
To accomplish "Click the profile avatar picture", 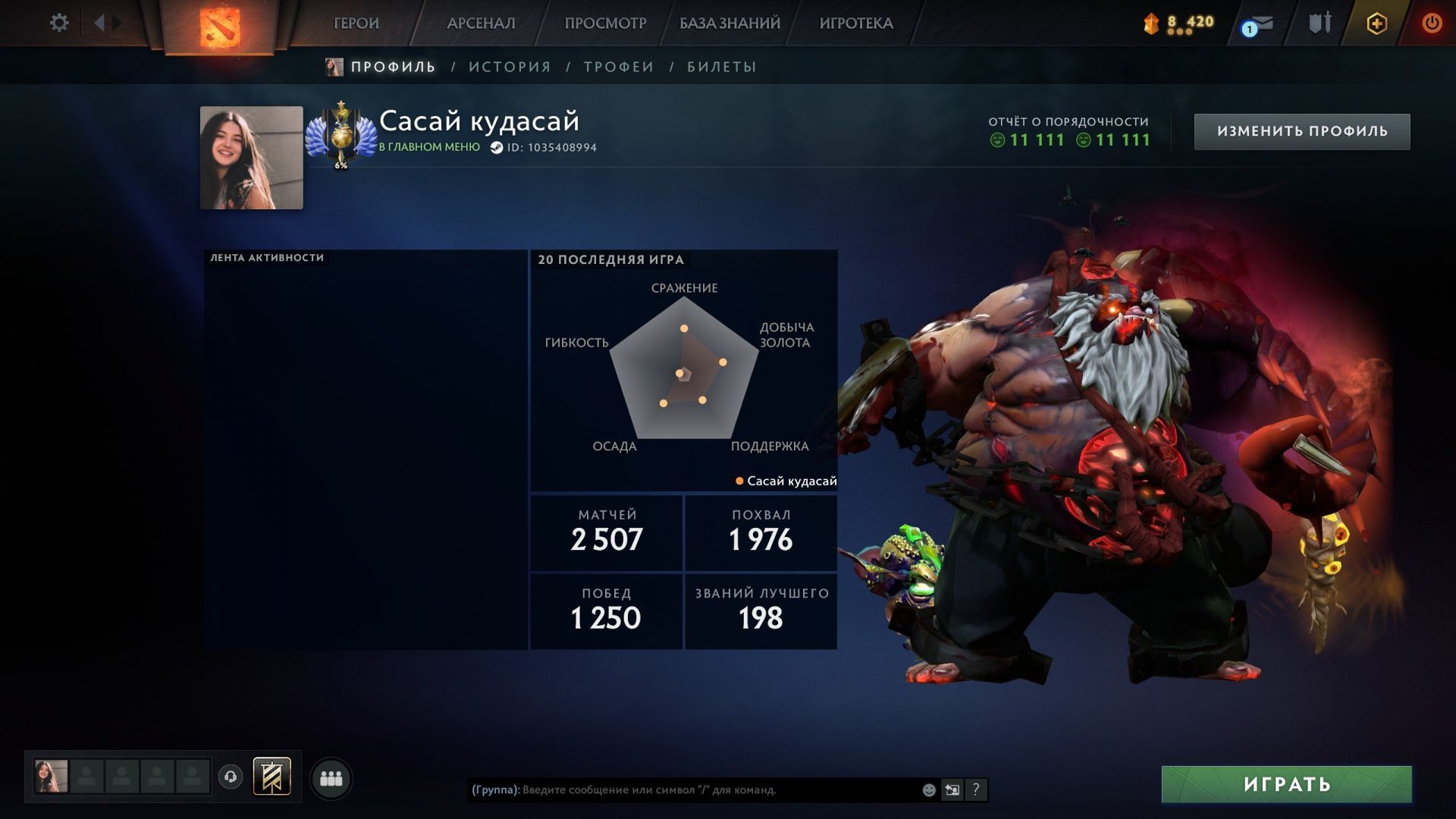I will point(251,158).
